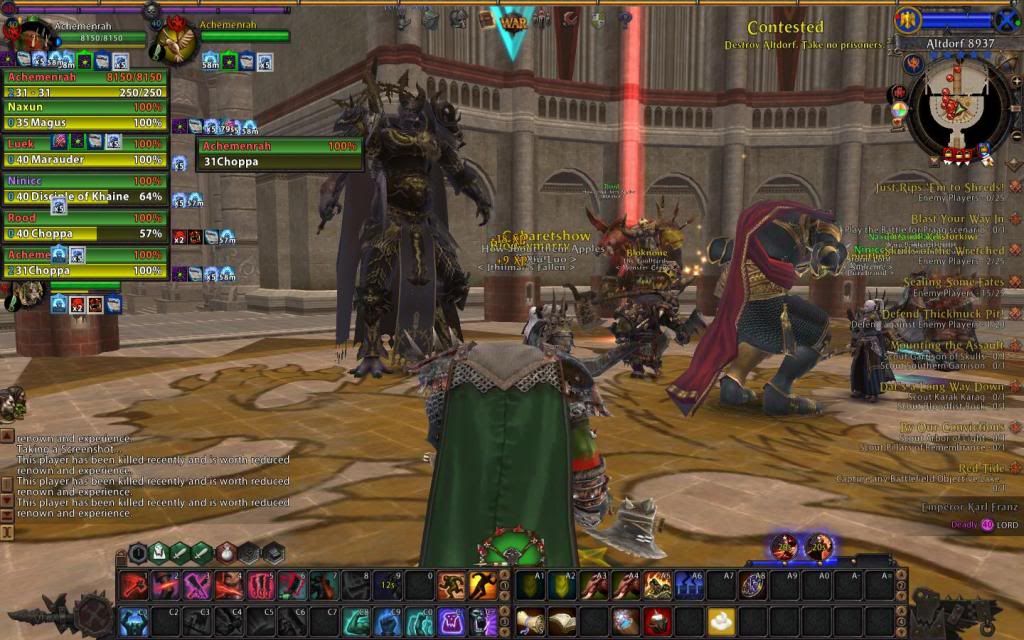Use the first red ability on hotbar
This screenshot has height=640, width=1024.
[x=133, y=585]
